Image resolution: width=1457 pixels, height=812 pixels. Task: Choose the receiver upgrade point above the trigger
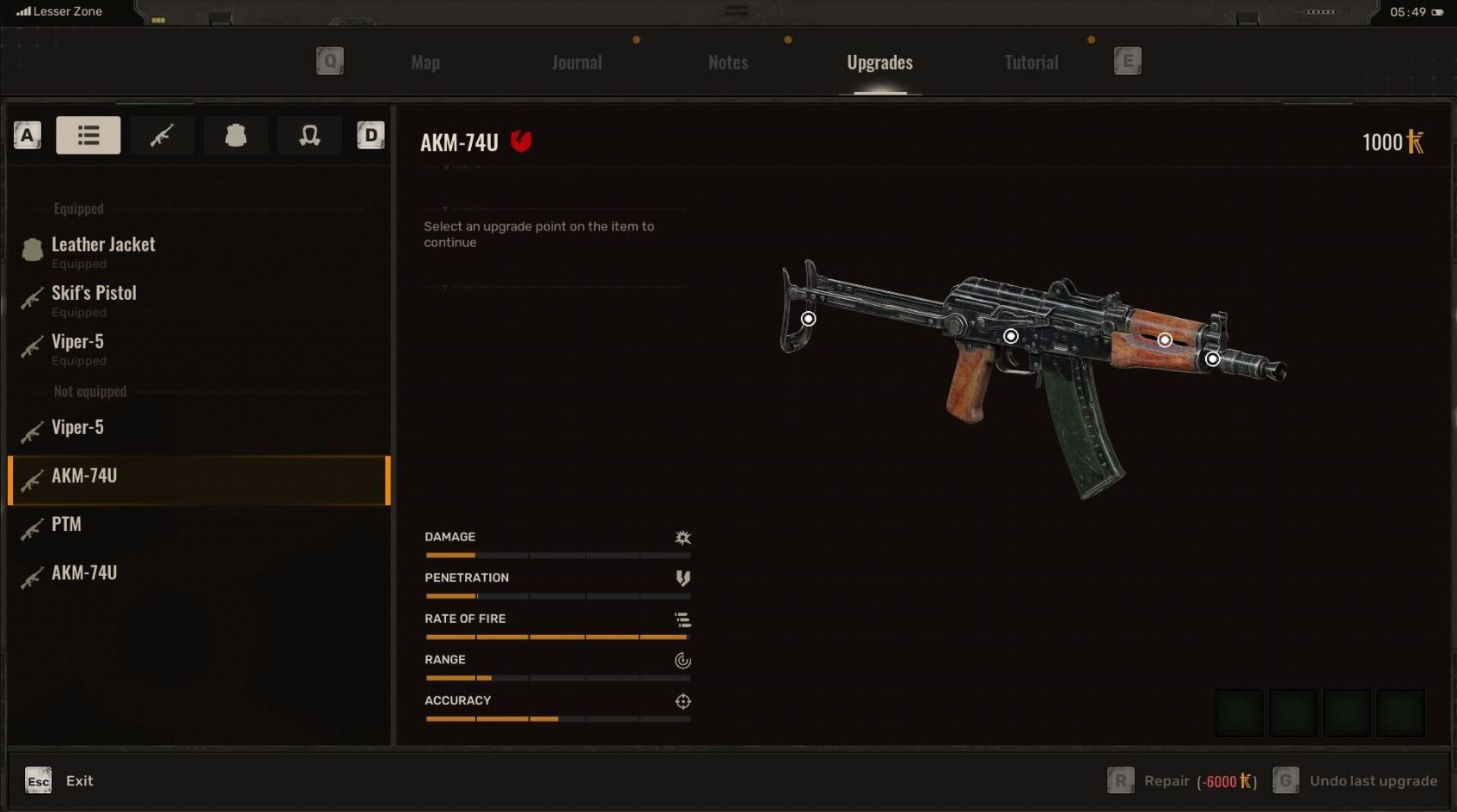(1011, 336)
